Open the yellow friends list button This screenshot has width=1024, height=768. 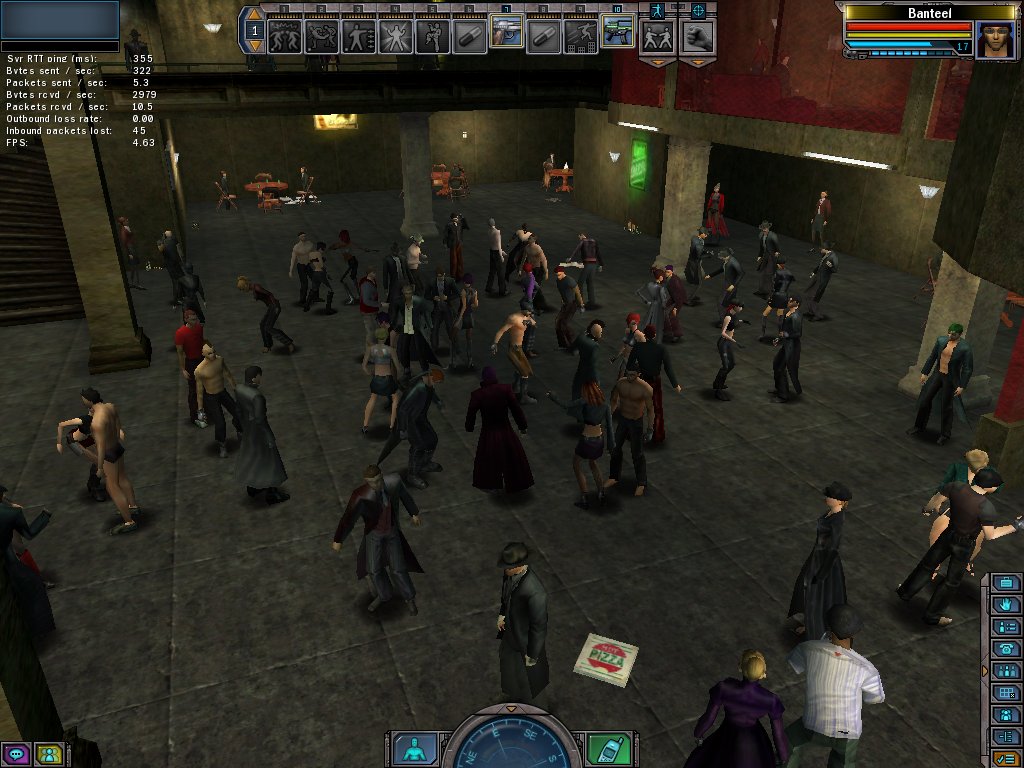tap(48, 754)
